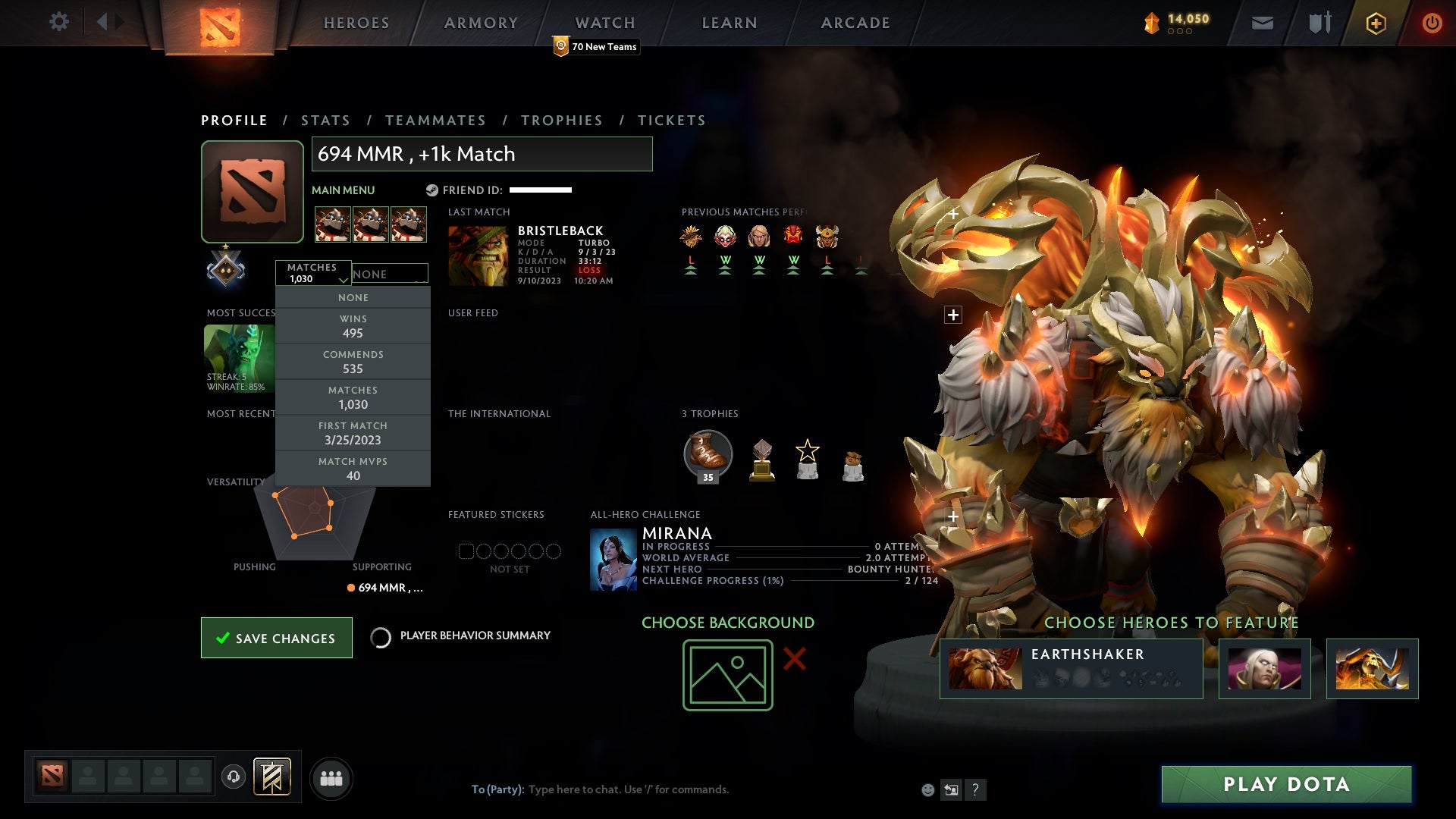Click the question mark help icon
1456x819 pixels.
coord(974,789)
